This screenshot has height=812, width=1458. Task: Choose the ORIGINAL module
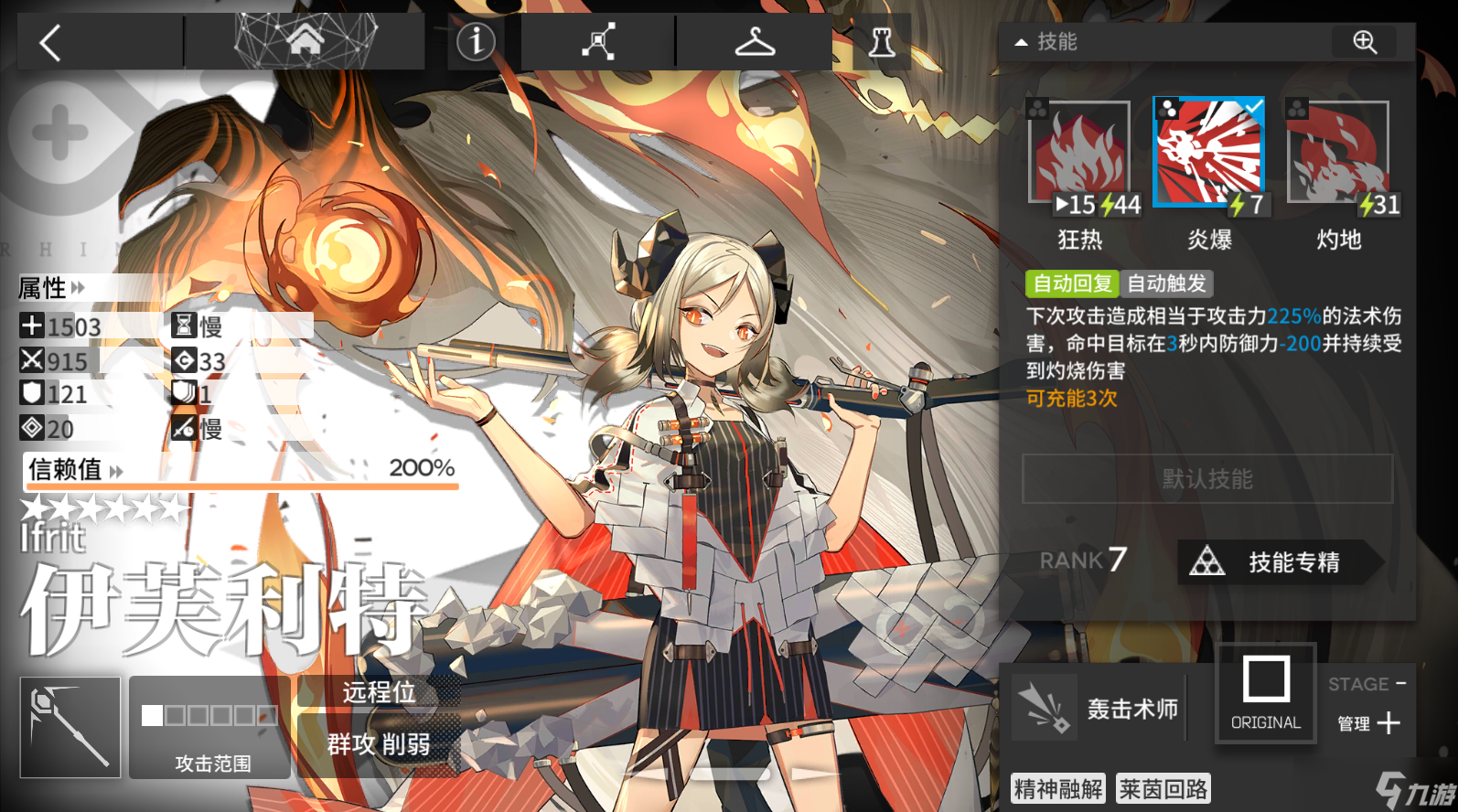point(1266,693)
